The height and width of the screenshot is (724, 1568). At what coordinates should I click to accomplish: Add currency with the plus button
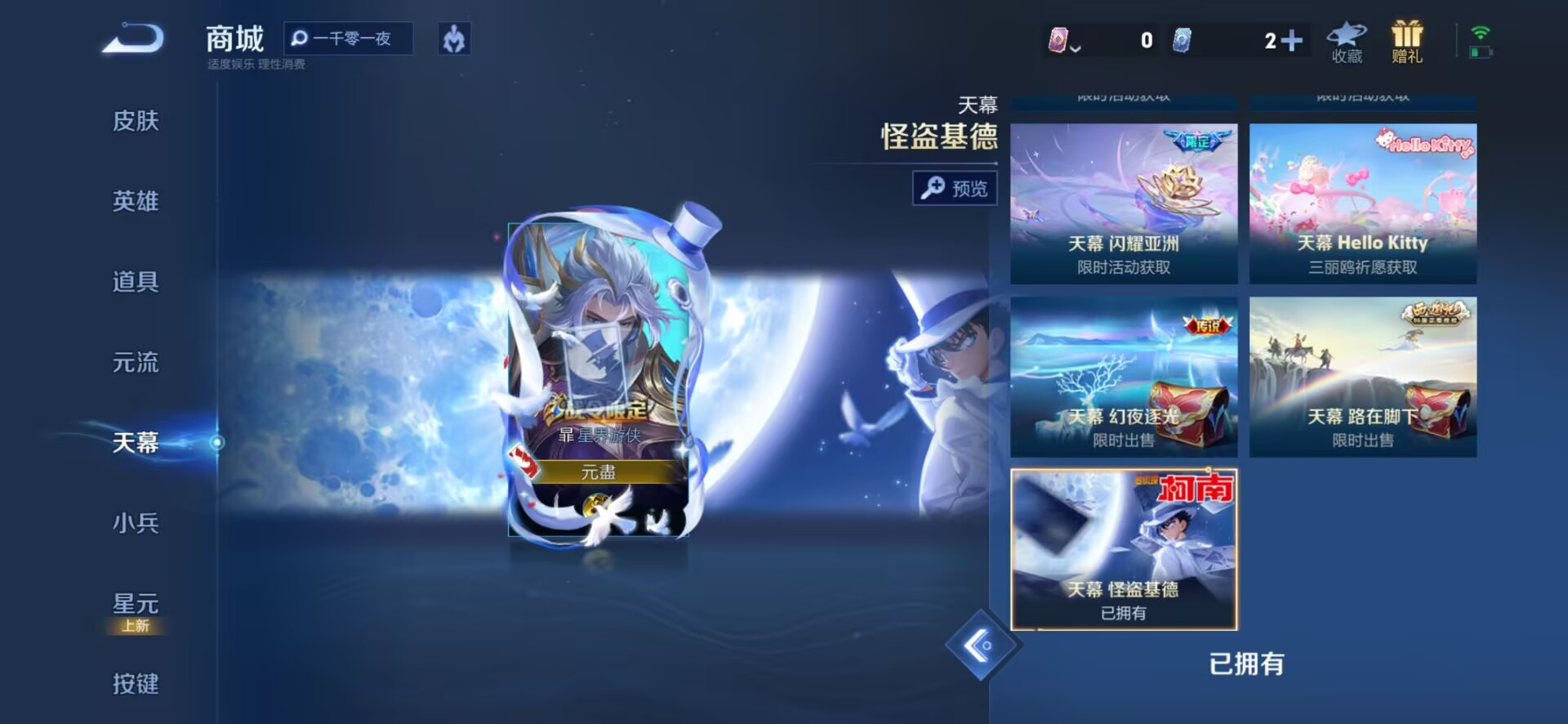pos(1292,40)
